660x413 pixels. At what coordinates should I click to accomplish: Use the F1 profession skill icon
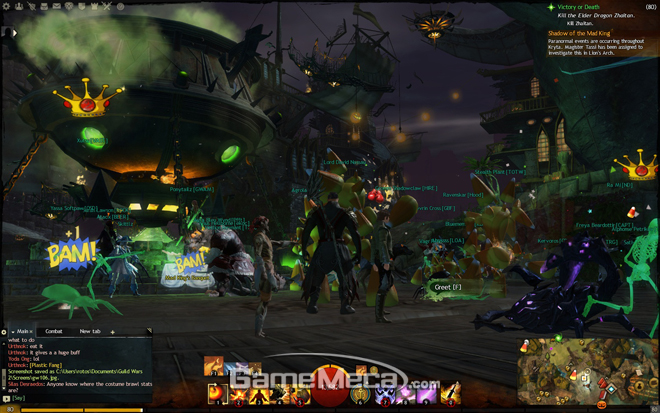coord(214,367)
